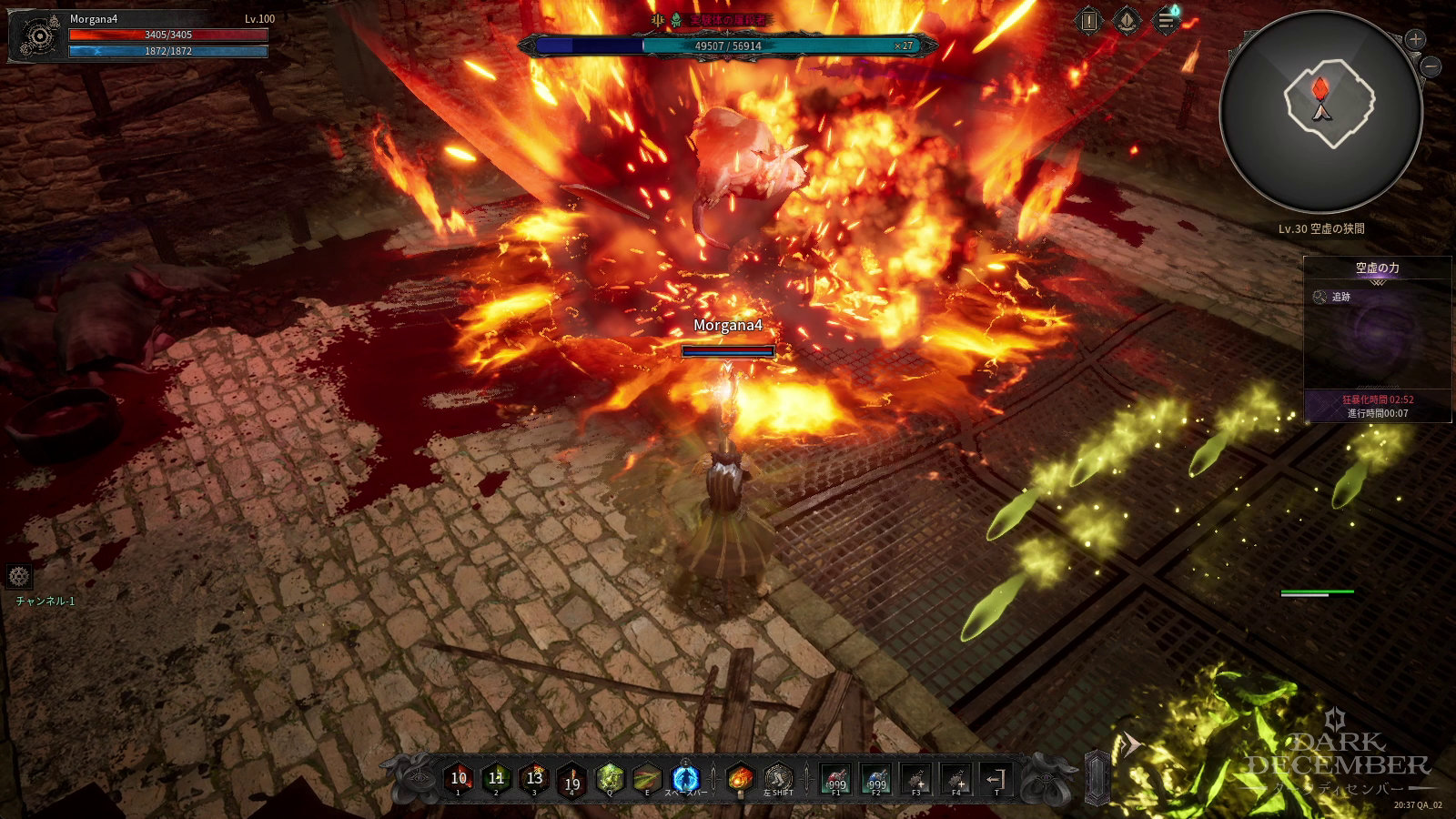Click the minimap's zoom-in plus button
Image resolution: width=1456 pixels, height=819 pixels.
pyautogui.click(x=1415, y=39)
